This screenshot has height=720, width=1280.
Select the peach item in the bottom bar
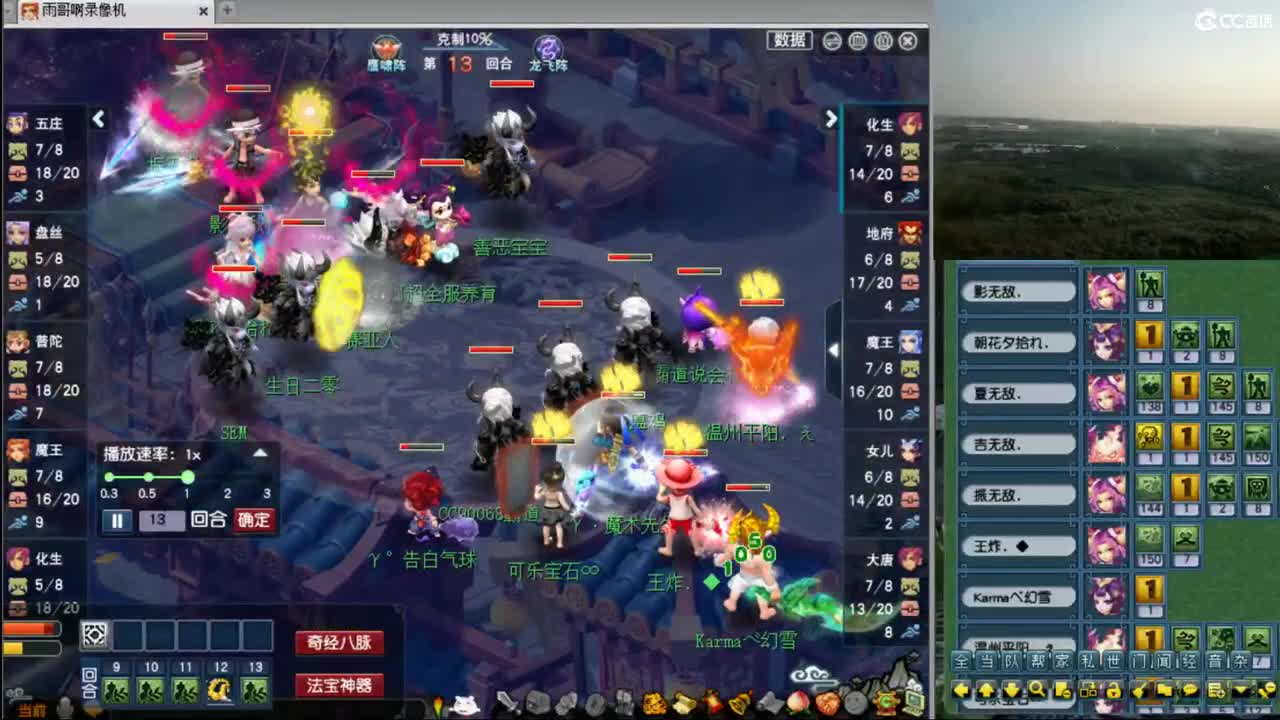click(x=796, y=702)
